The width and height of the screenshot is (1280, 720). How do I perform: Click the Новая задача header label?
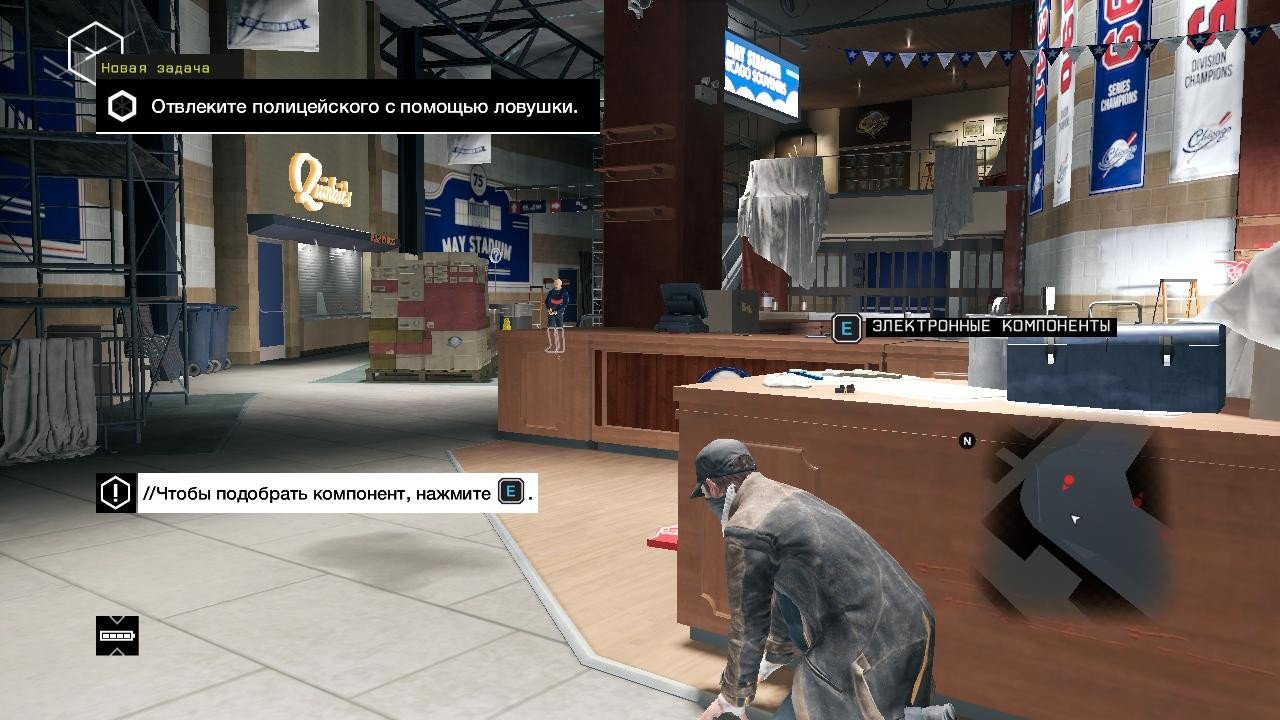(156, 69)
